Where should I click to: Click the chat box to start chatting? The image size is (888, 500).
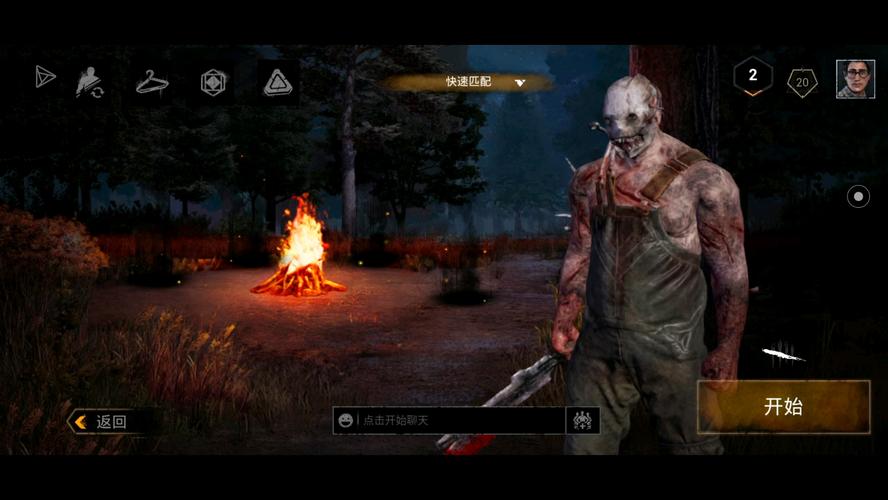point(460,420)
